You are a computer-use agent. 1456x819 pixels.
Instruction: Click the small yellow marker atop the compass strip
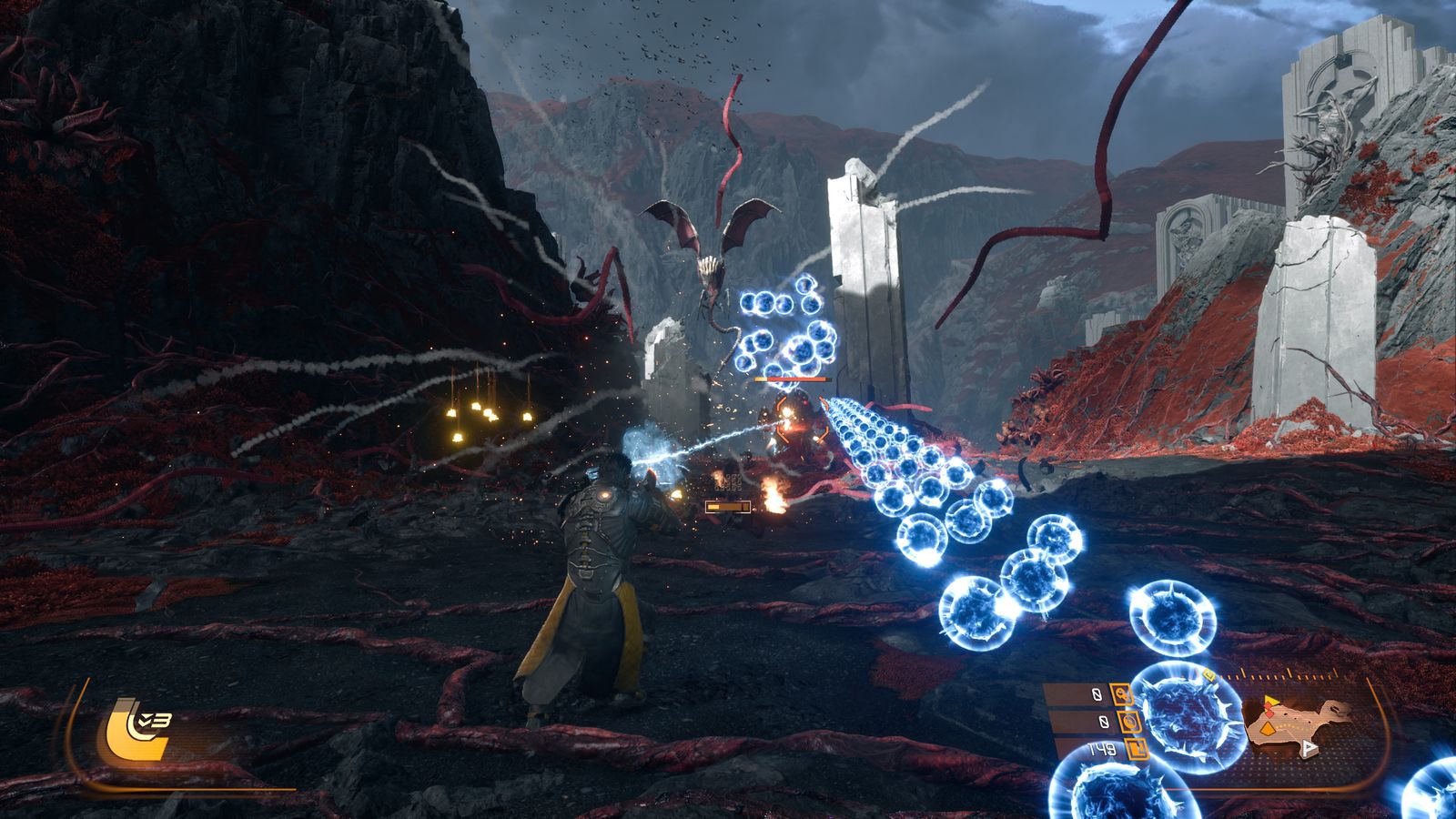pos(1210,674)
